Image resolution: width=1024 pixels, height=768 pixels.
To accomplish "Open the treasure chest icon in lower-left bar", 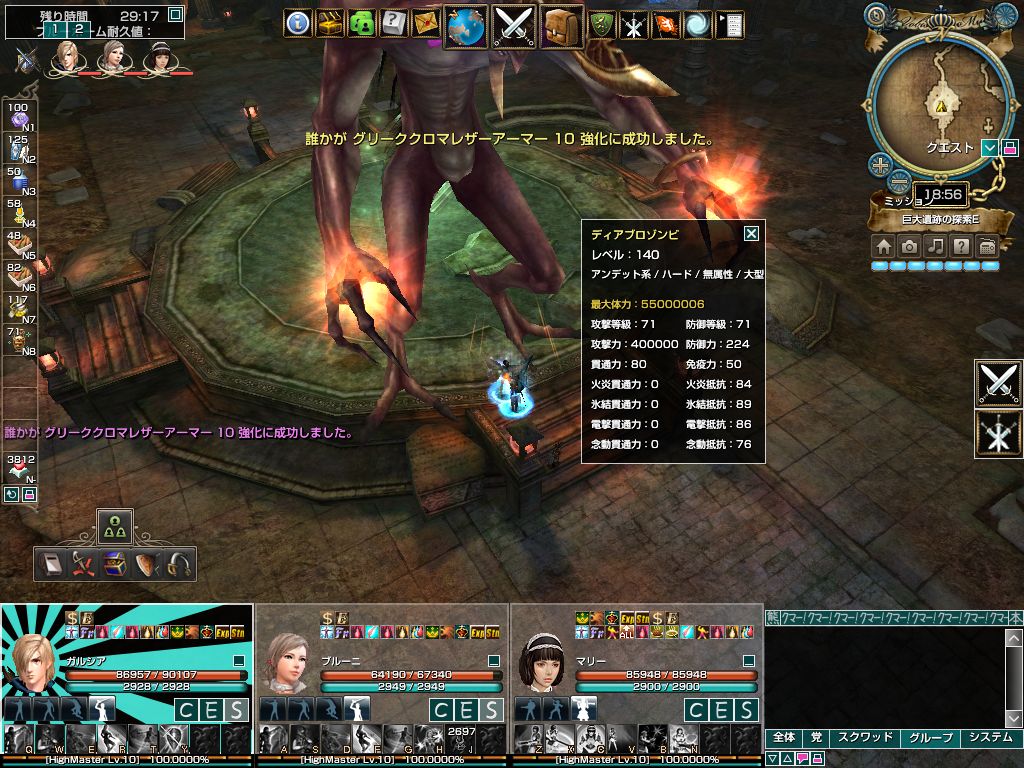I will [x=115, y=565].
